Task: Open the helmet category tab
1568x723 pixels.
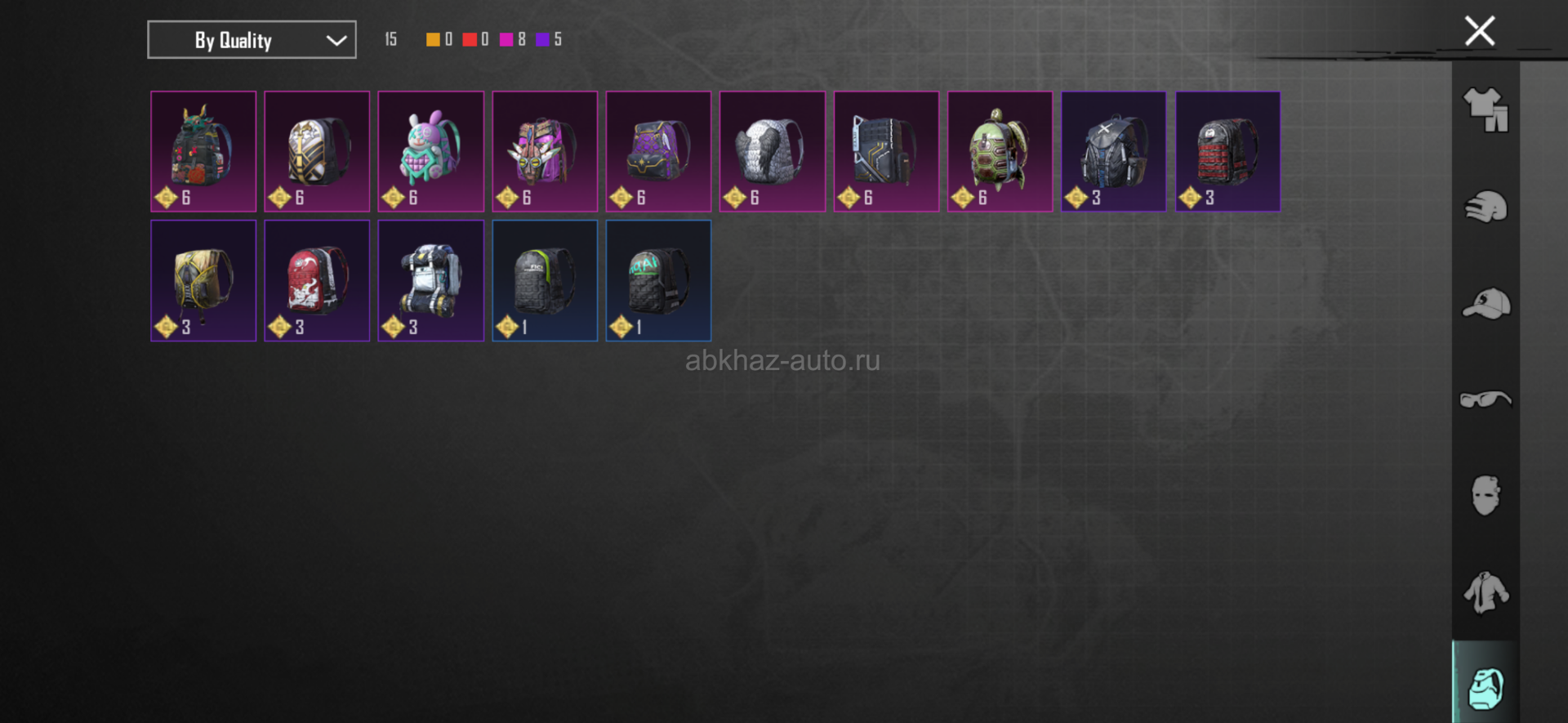Action: pos(1486,207)
